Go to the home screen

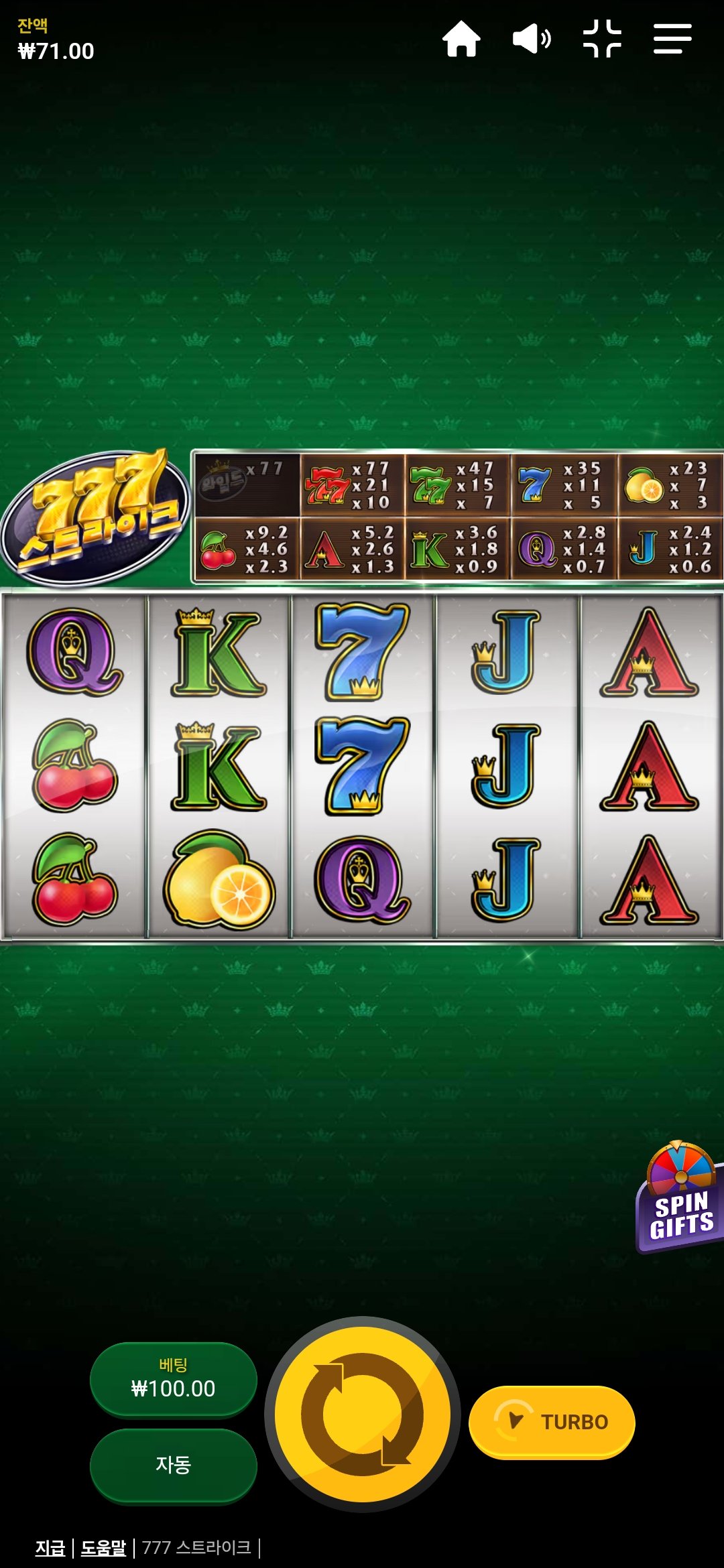pos(461,39)
